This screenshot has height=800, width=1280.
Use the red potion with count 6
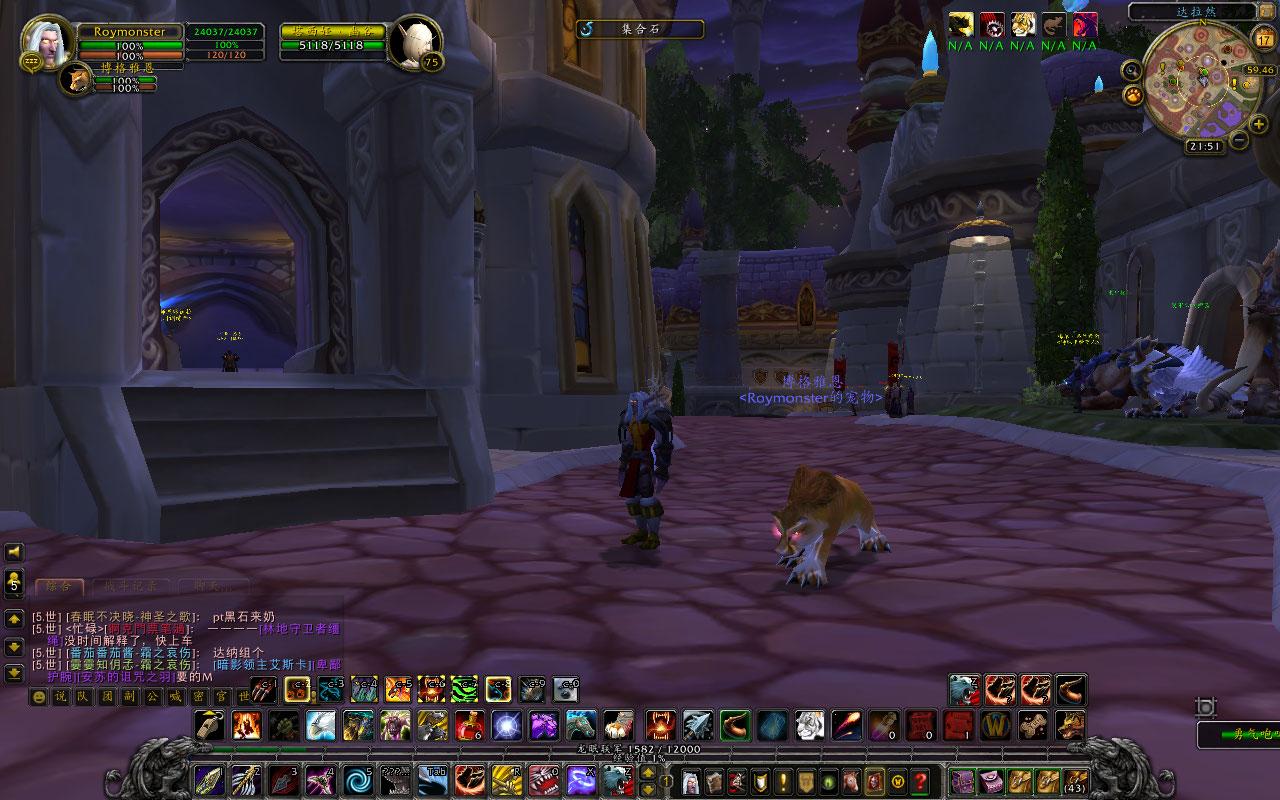pyautogui.click(x=469, y=724)
